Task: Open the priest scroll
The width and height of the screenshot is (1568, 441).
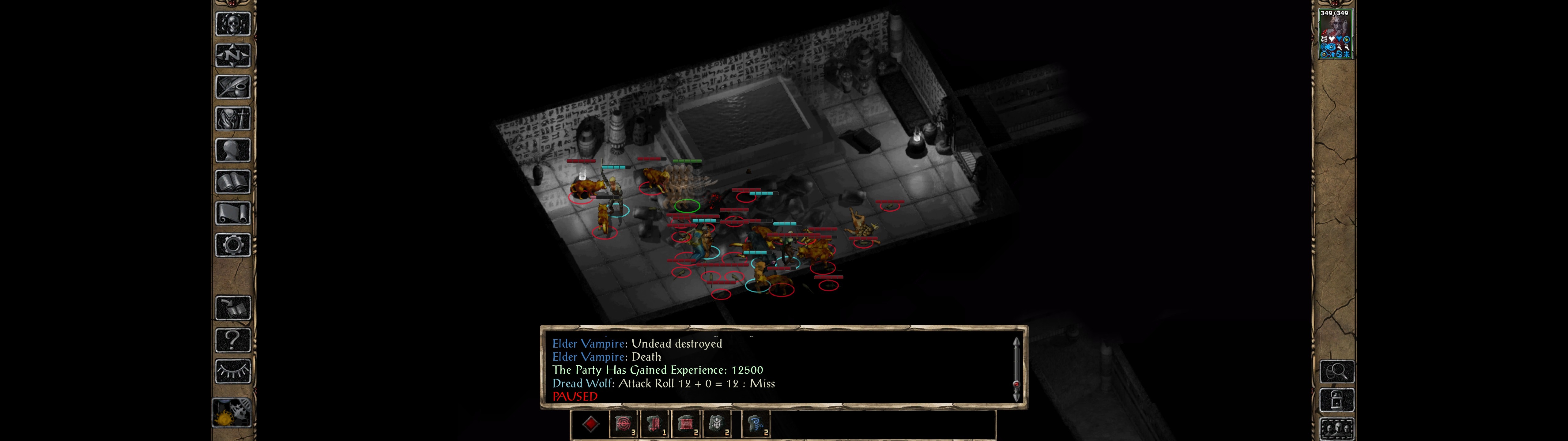Action: click(233, 214)
